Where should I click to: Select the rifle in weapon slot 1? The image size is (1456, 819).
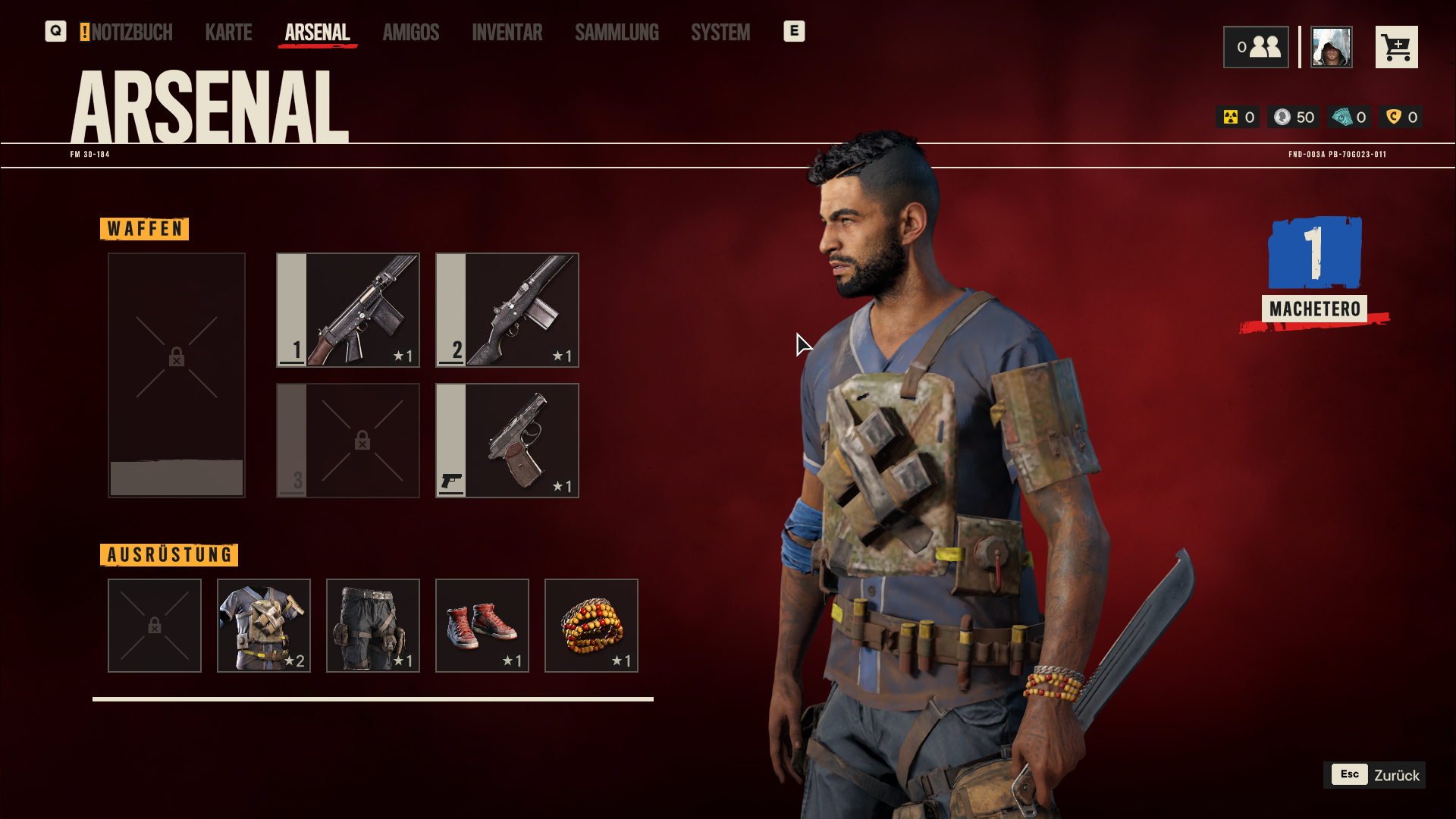[347, 310]
